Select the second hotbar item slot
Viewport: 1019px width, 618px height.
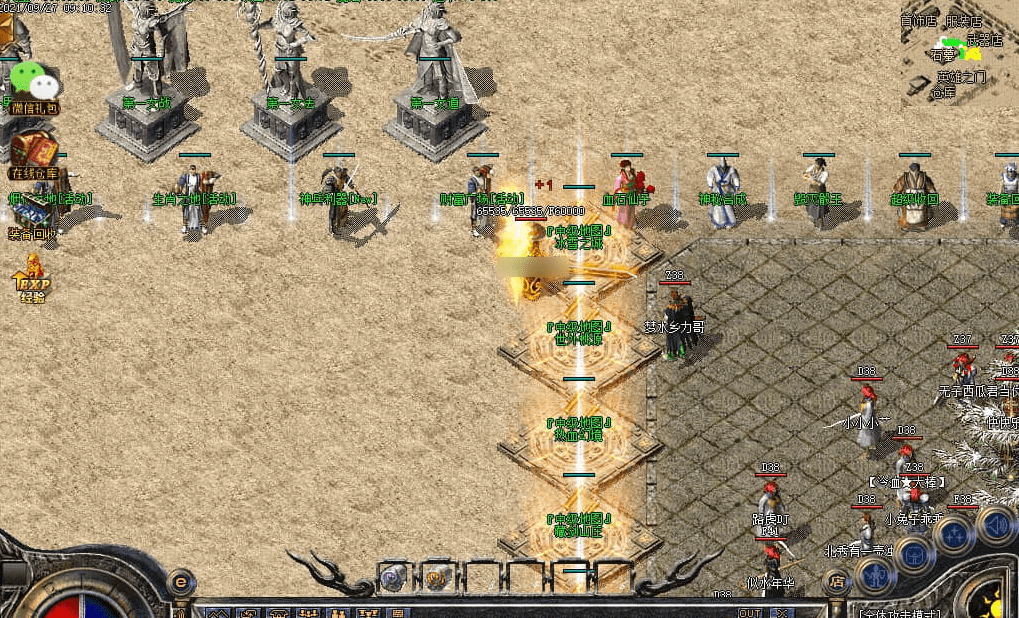[437, 576]
